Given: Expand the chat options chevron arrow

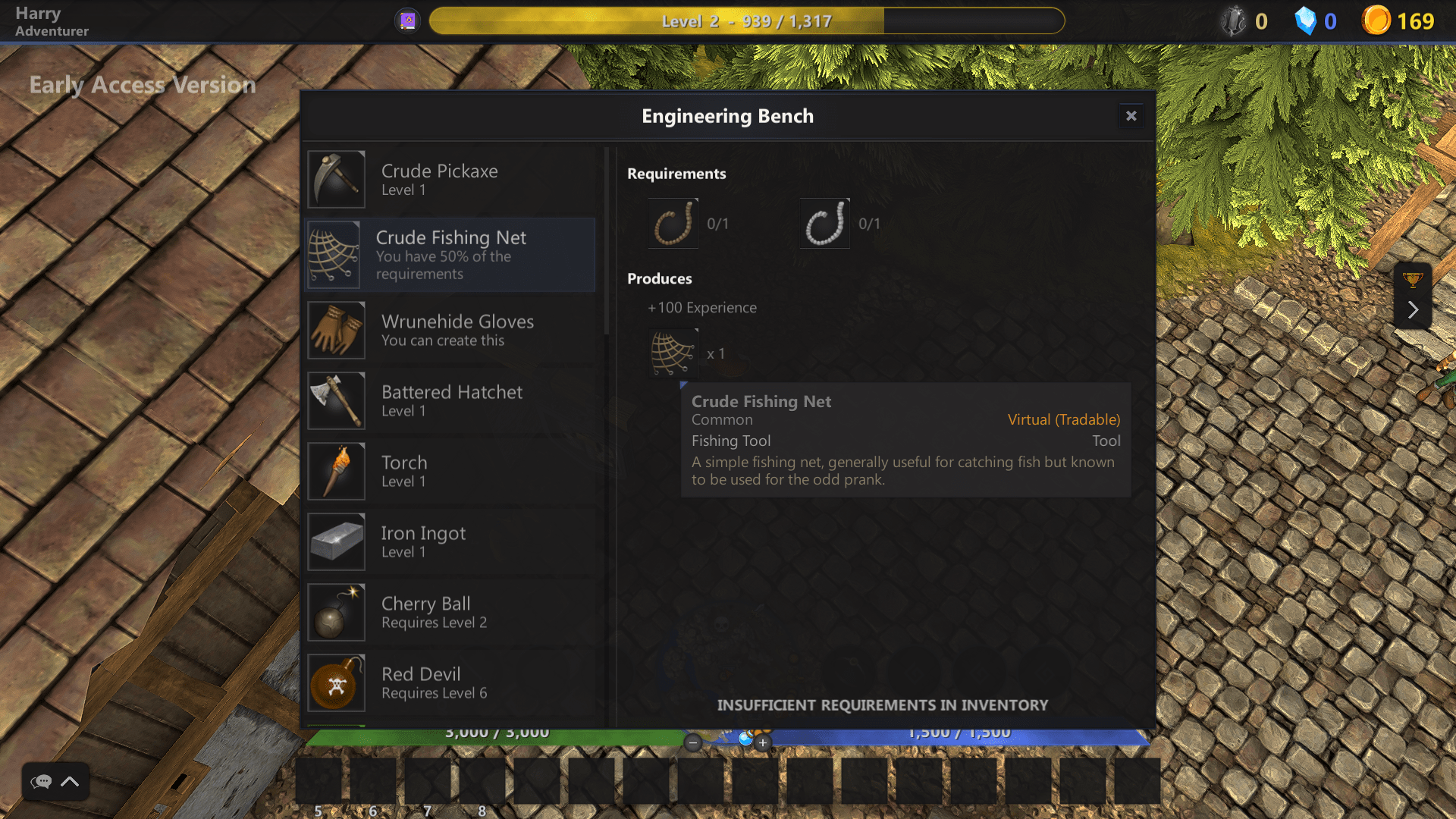Looking at the screenshot, I should 70,782.
